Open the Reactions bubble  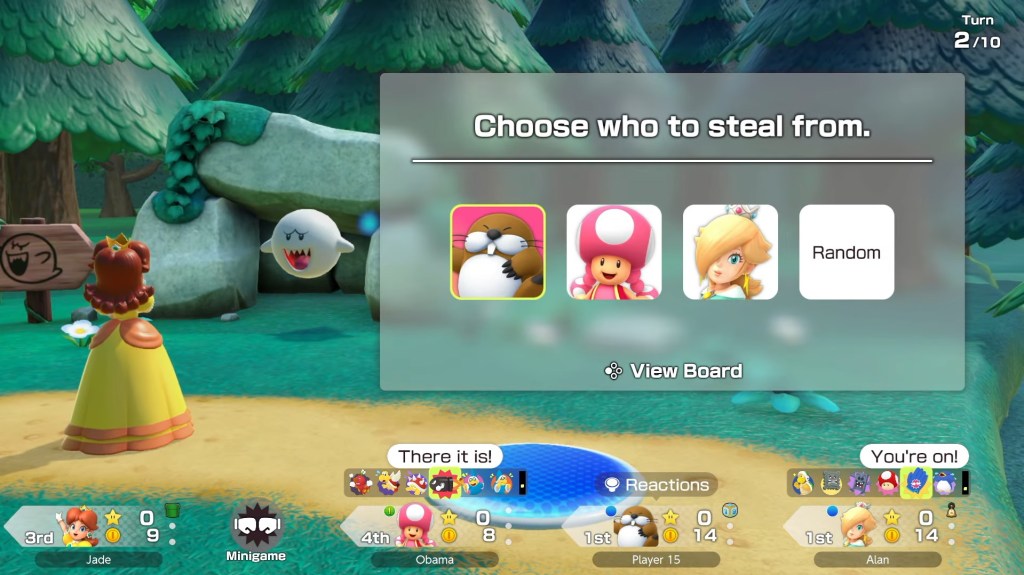click(656, 485)
